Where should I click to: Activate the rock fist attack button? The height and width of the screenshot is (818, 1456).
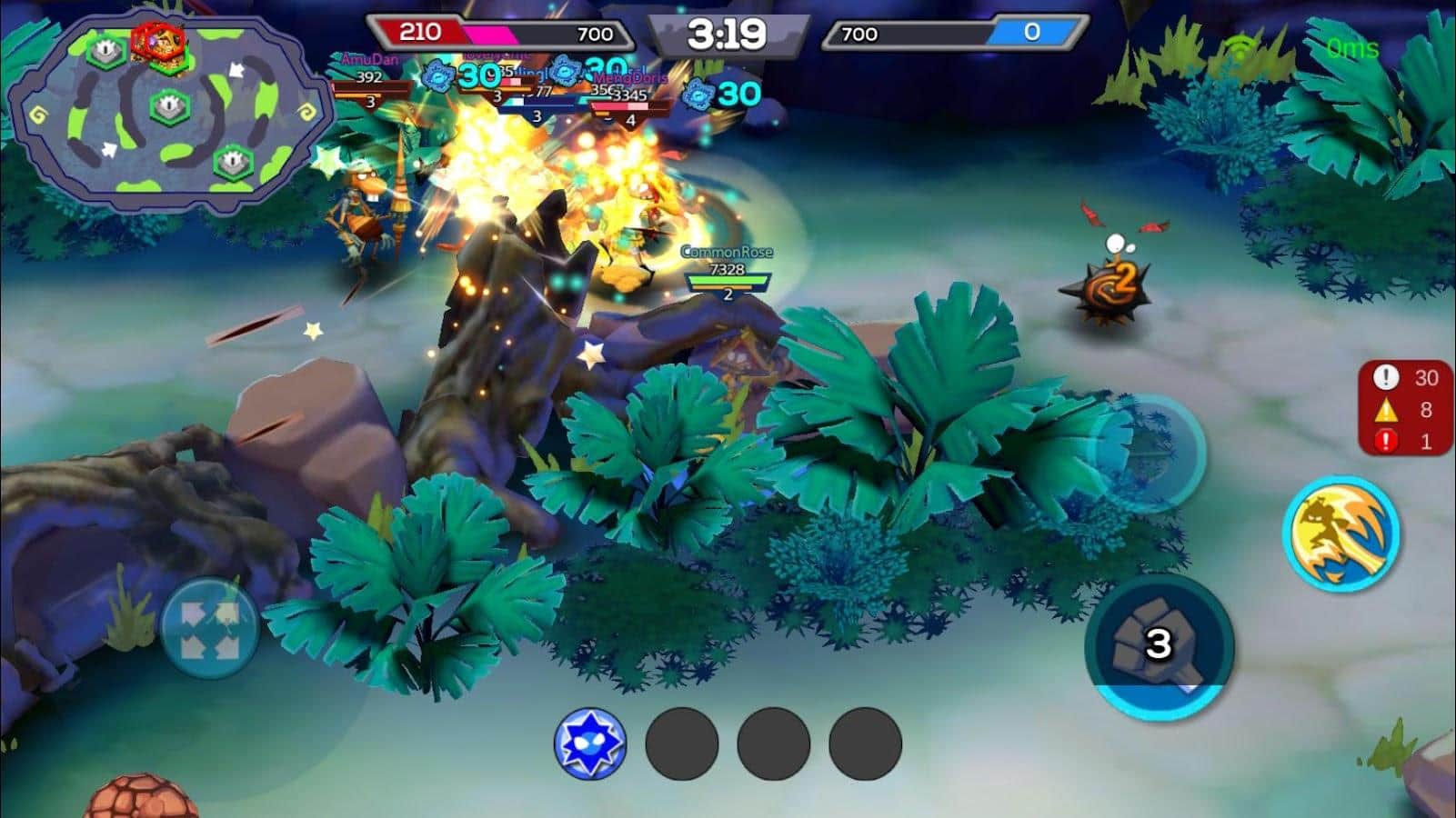tap(1159, 645)
